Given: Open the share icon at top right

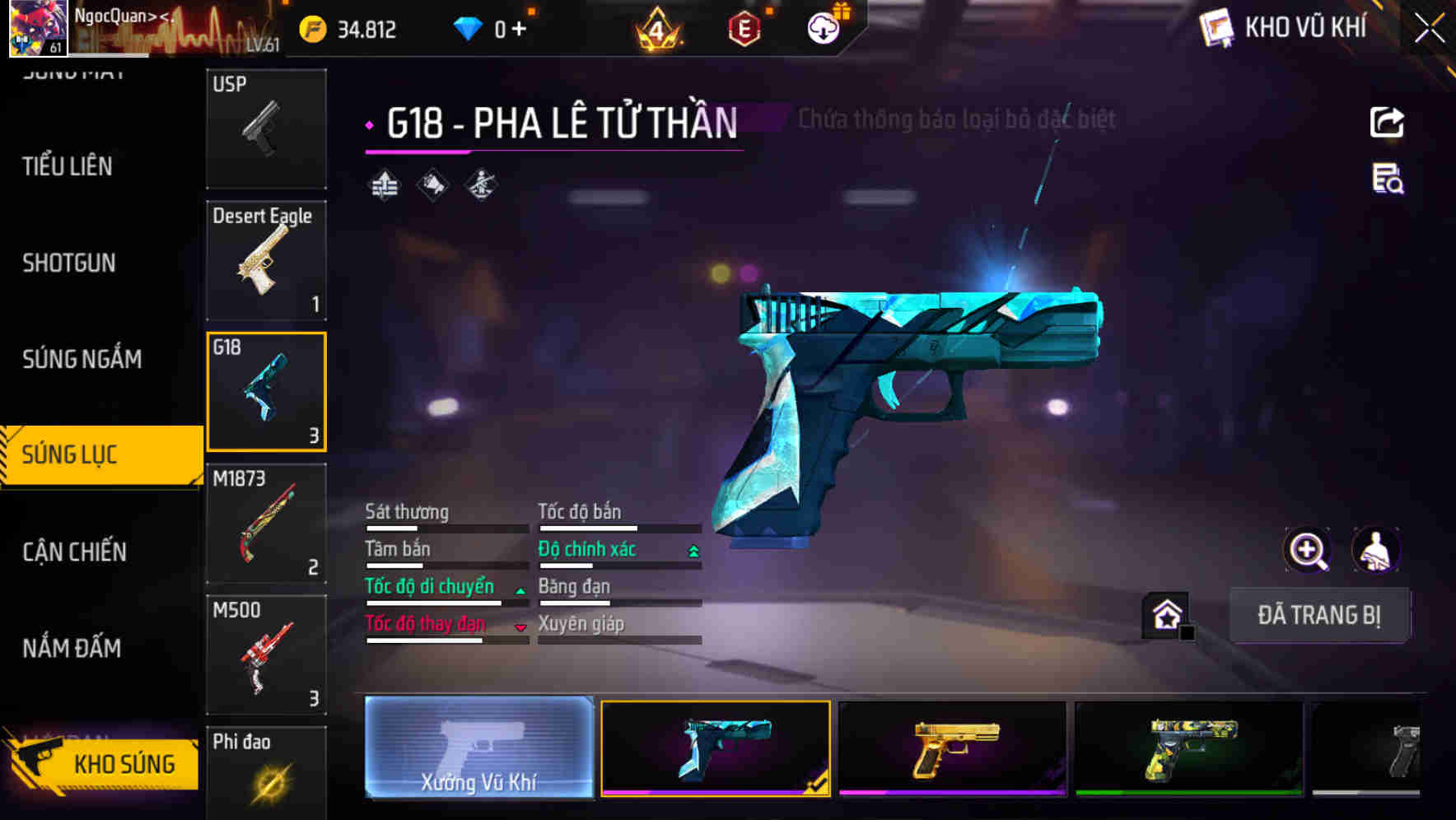Looking at the screenshot, I should [1387, 121].
